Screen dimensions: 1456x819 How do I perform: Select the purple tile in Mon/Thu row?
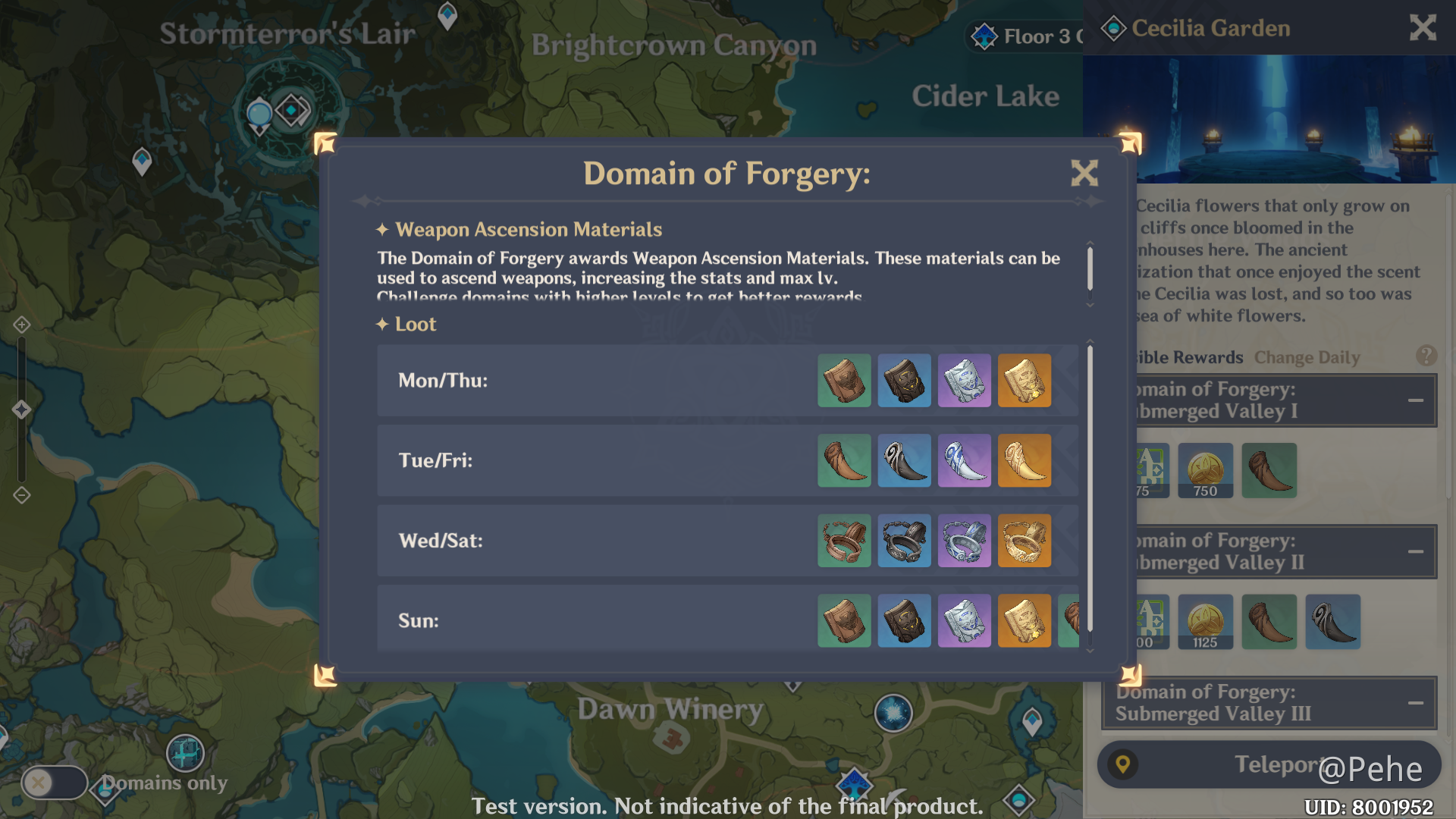[x=964, y=381]
